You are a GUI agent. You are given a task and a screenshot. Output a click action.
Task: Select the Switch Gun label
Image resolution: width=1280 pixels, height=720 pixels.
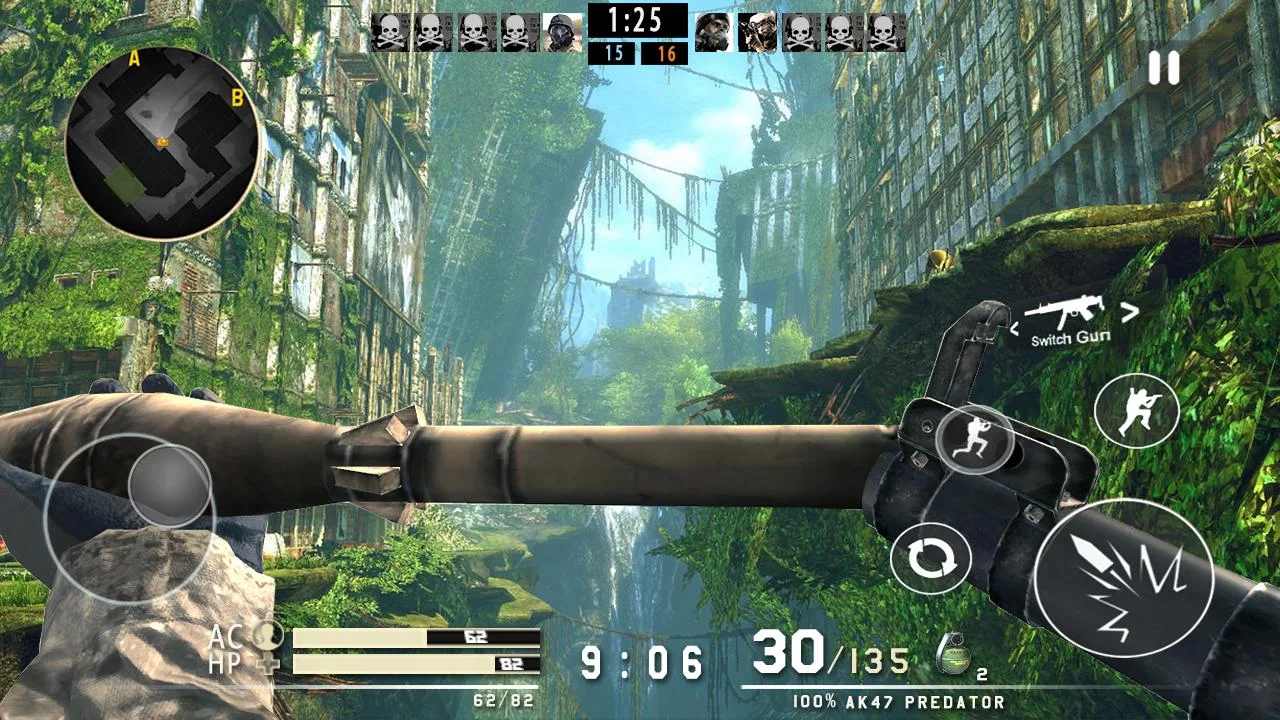pyautogui.click(x=1070, y=337)
